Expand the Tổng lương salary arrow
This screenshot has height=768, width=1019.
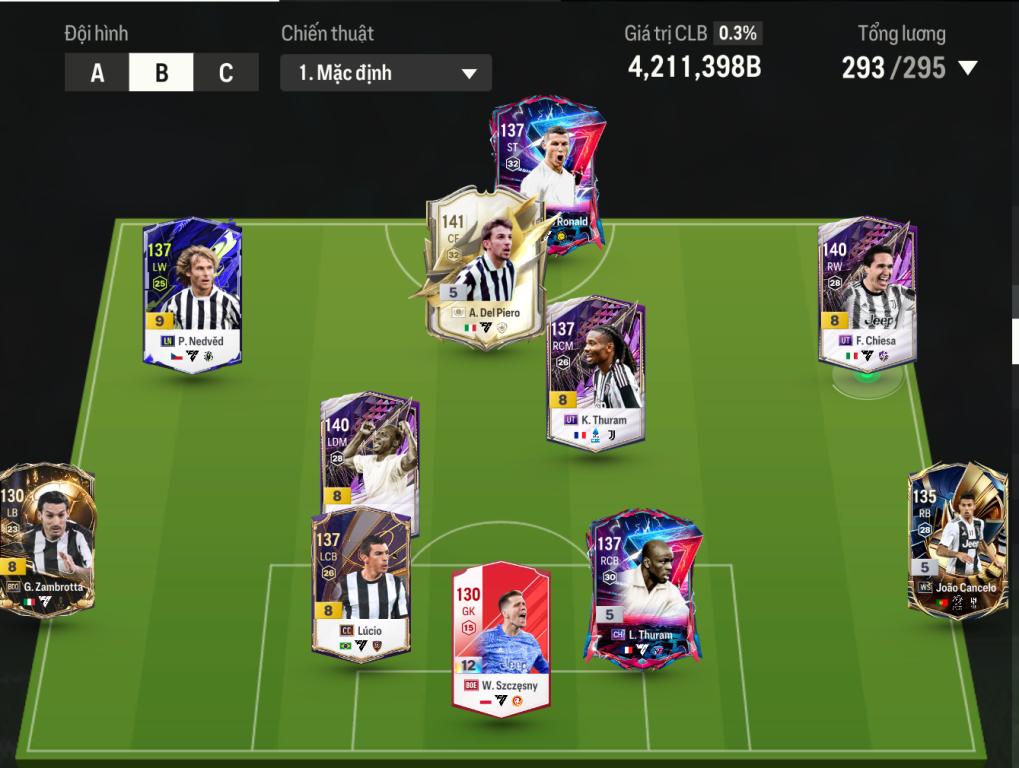[967, 68]
